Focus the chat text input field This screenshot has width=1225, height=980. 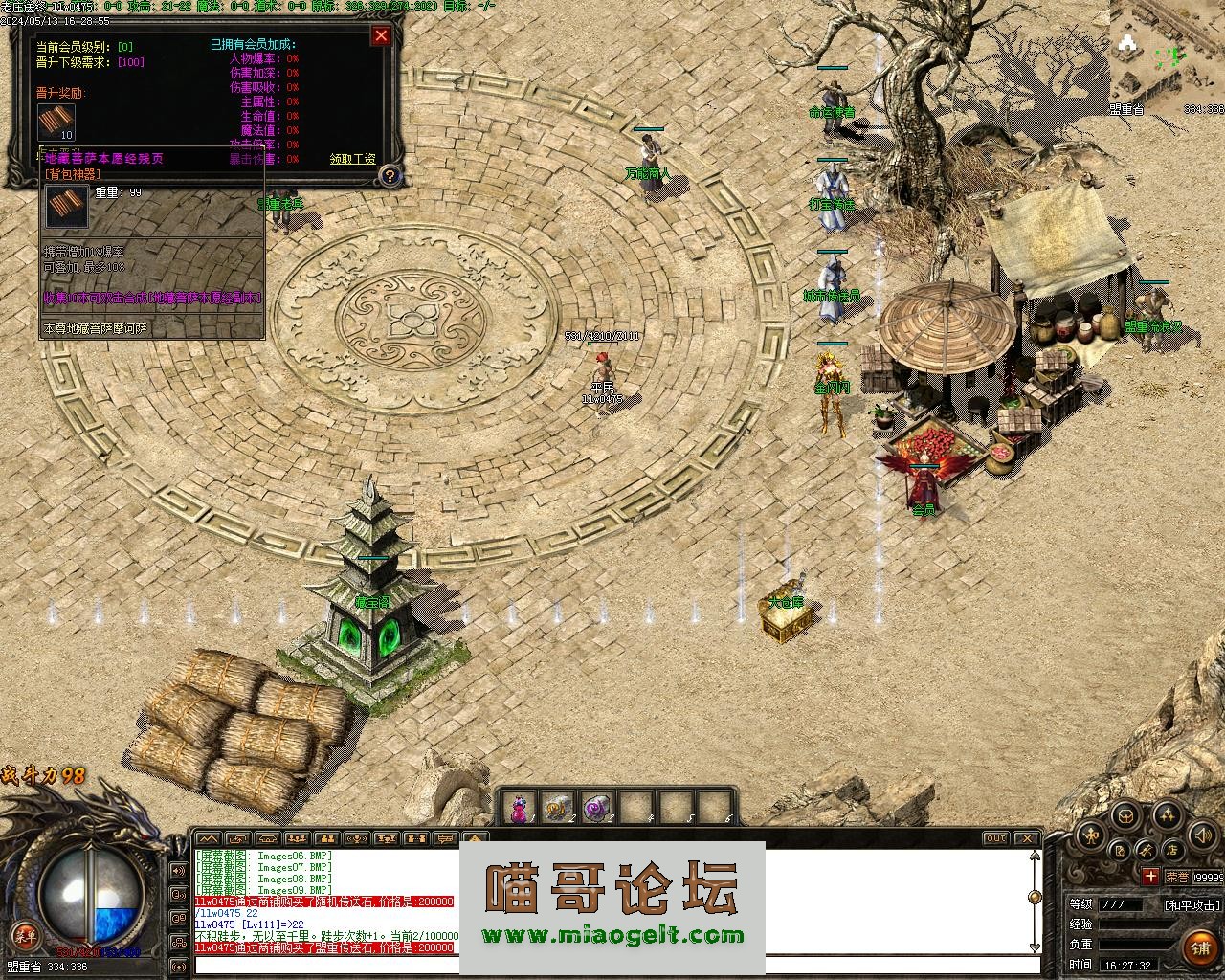click(x=612, y=966)
